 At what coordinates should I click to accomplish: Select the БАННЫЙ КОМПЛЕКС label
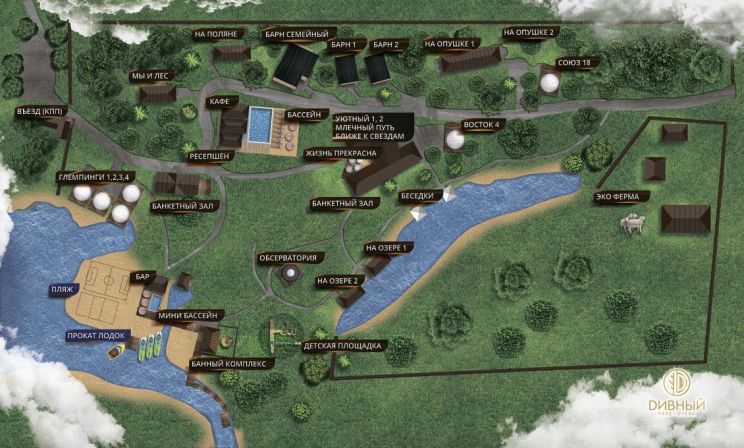click(x=227, y=364)
